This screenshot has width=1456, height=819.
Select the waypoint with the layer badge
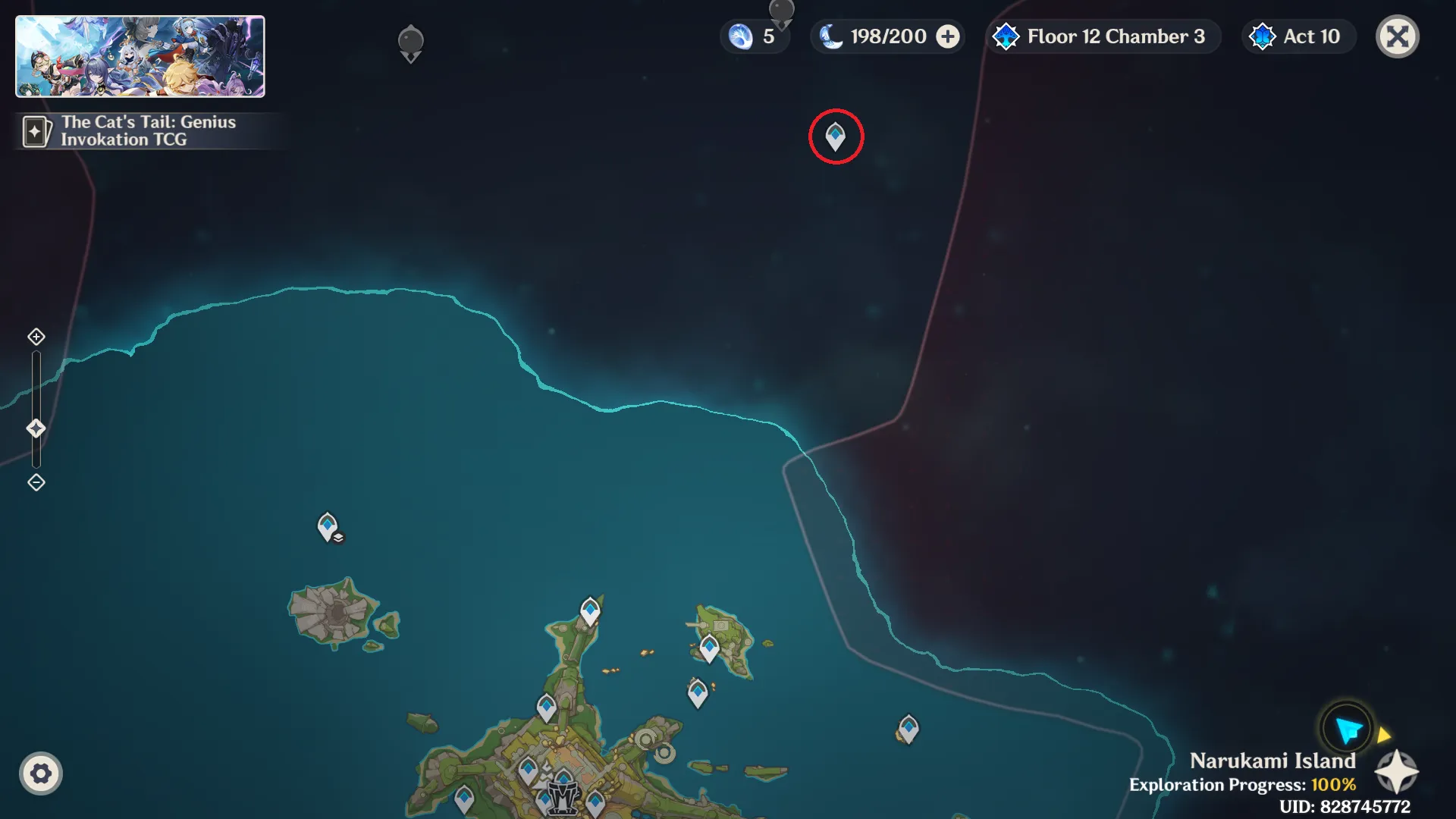(x=328, y=526)
